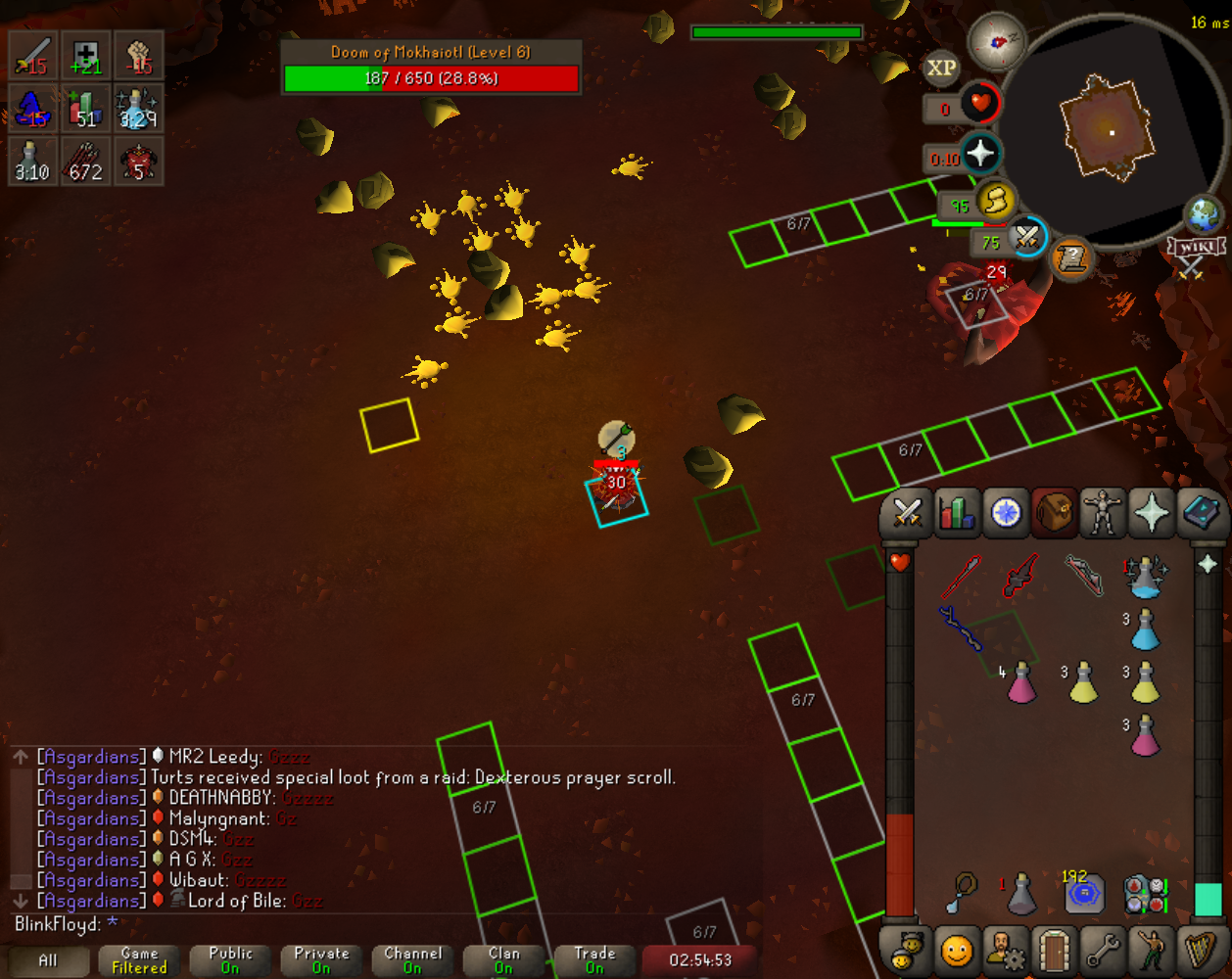Viewport: 1232px width, 979px height.
Task: Open the Emotes tab
Action: point(1152,950)
